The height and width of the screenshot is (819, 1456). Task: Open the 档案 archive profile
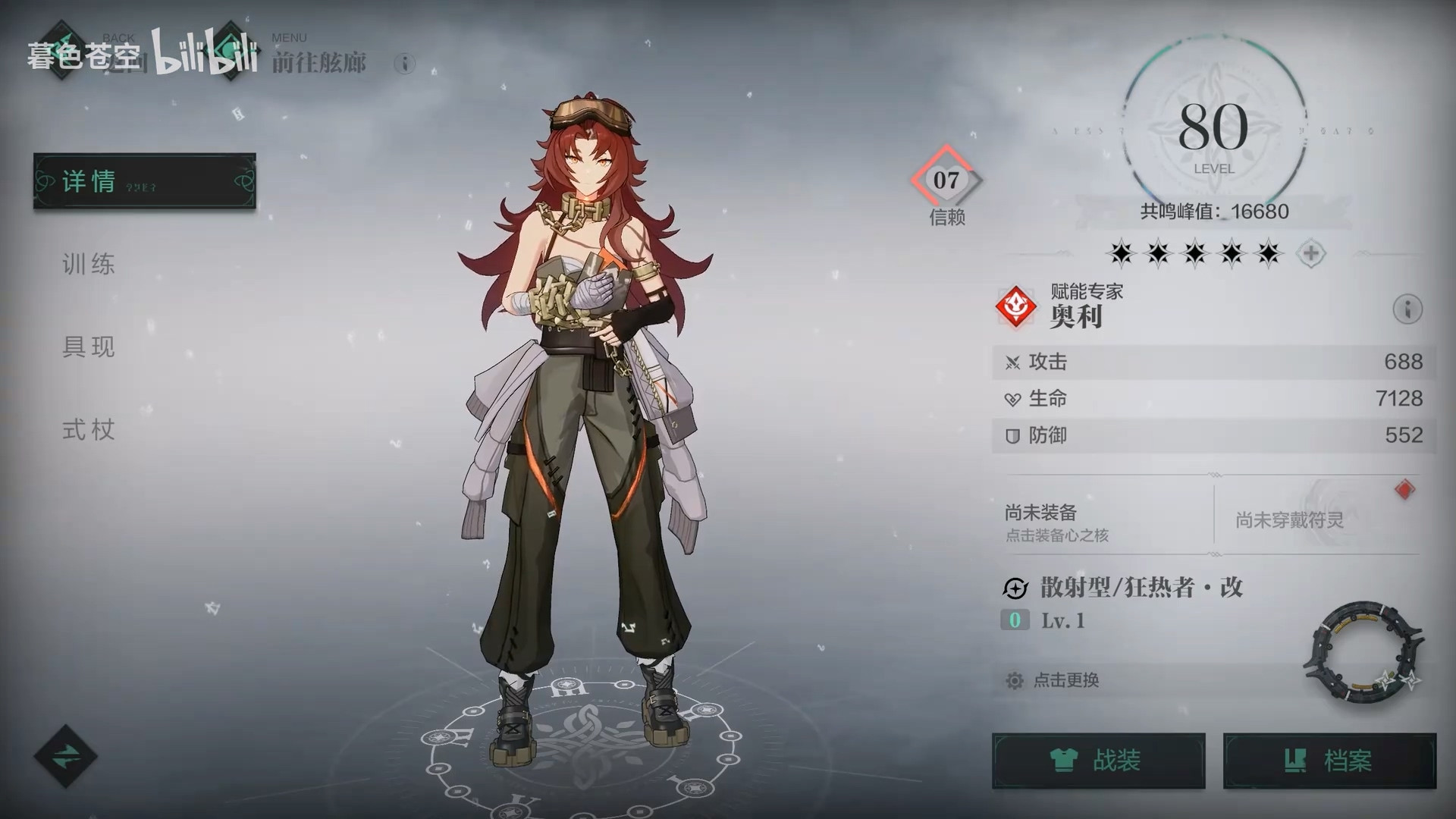pos(1329,761)
